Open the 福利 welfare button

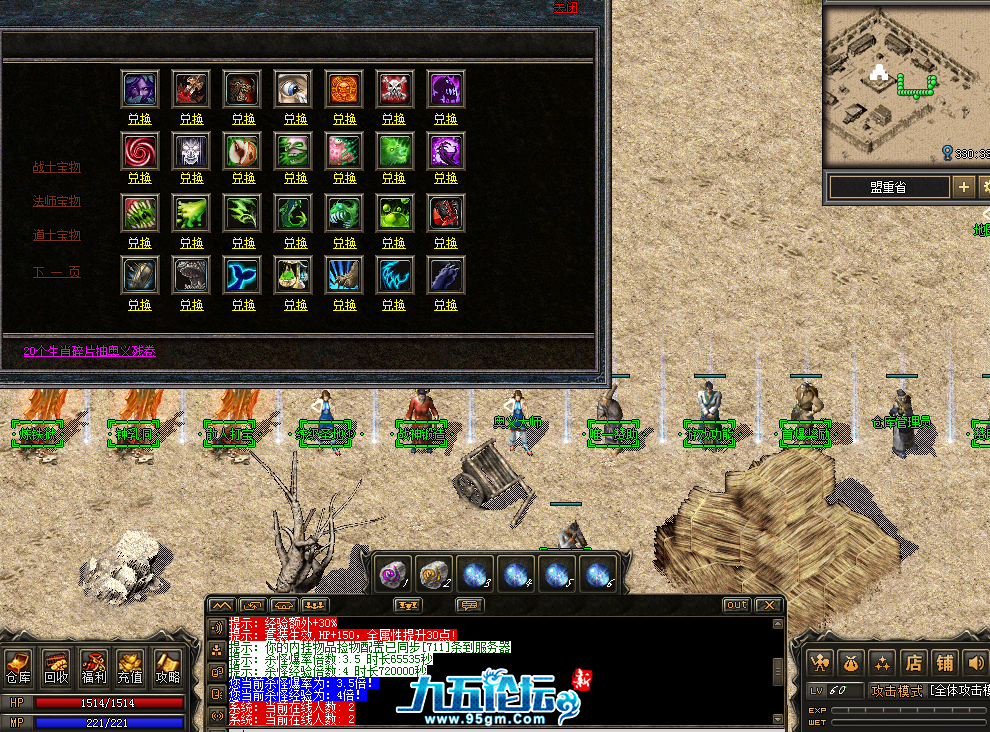(93, 667)
